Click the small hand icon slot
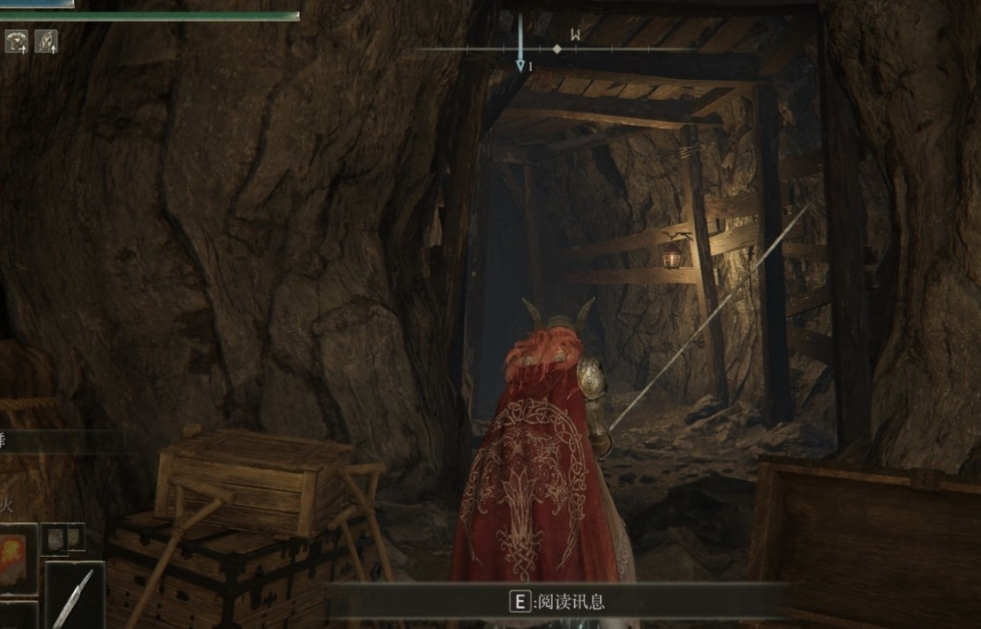The width and height of the screenshot is (981, 629). point(60,538)
